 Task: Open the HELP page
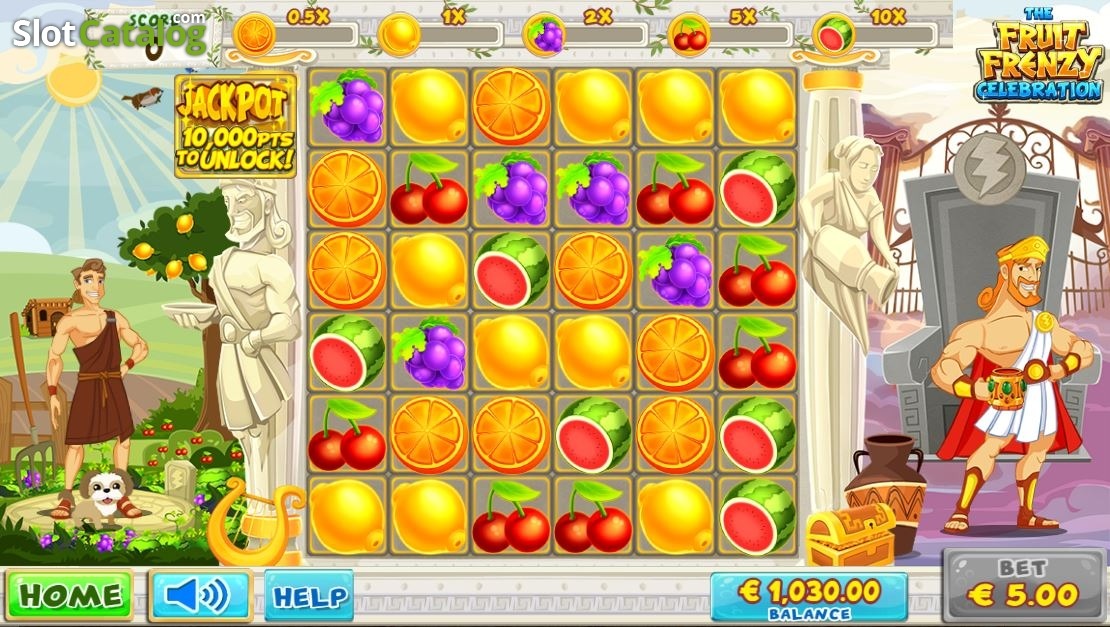309,597
